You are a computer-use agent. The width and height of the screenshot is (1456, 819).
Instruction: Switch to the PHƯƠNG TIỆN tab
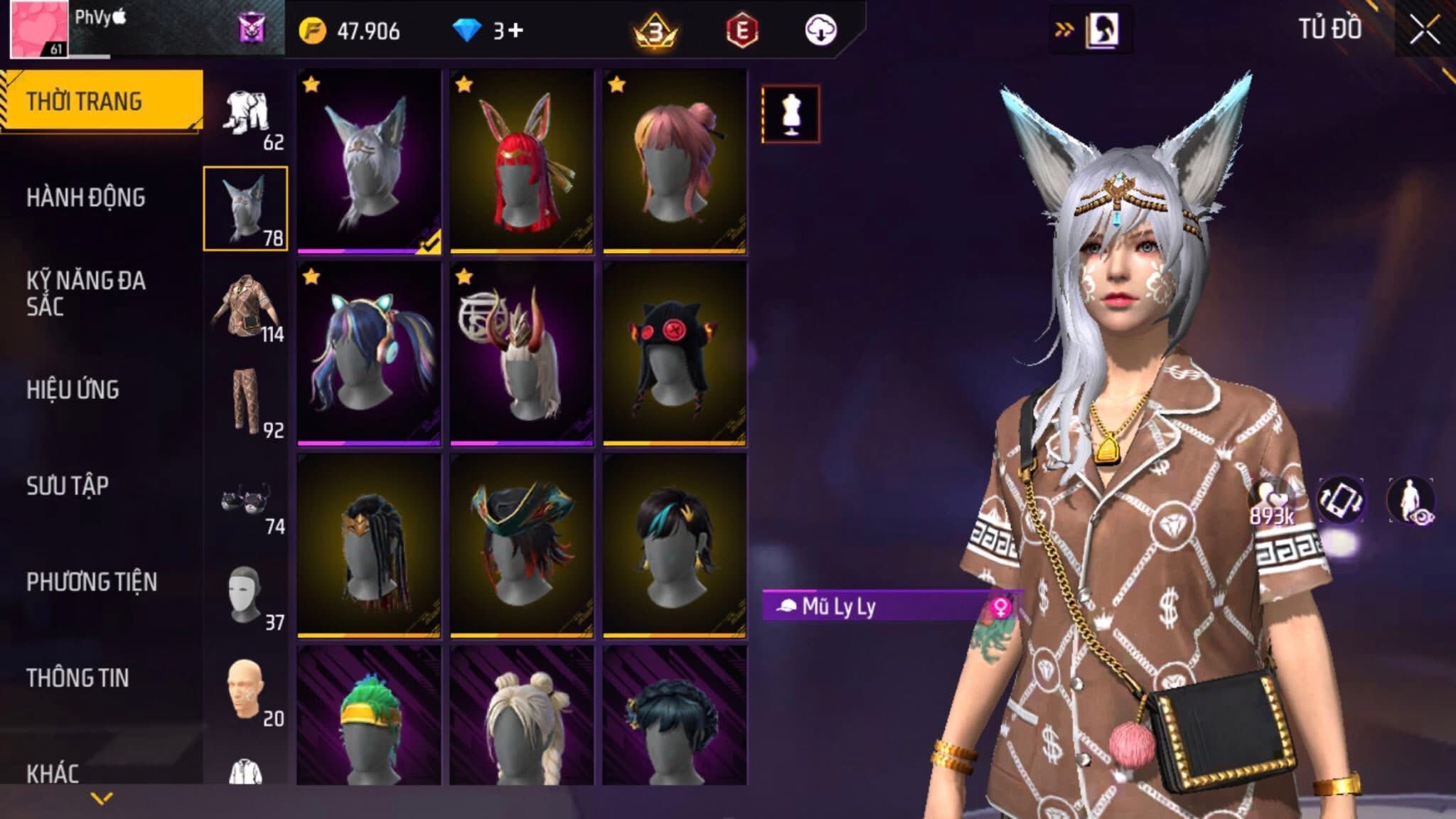tap(92, 582)
